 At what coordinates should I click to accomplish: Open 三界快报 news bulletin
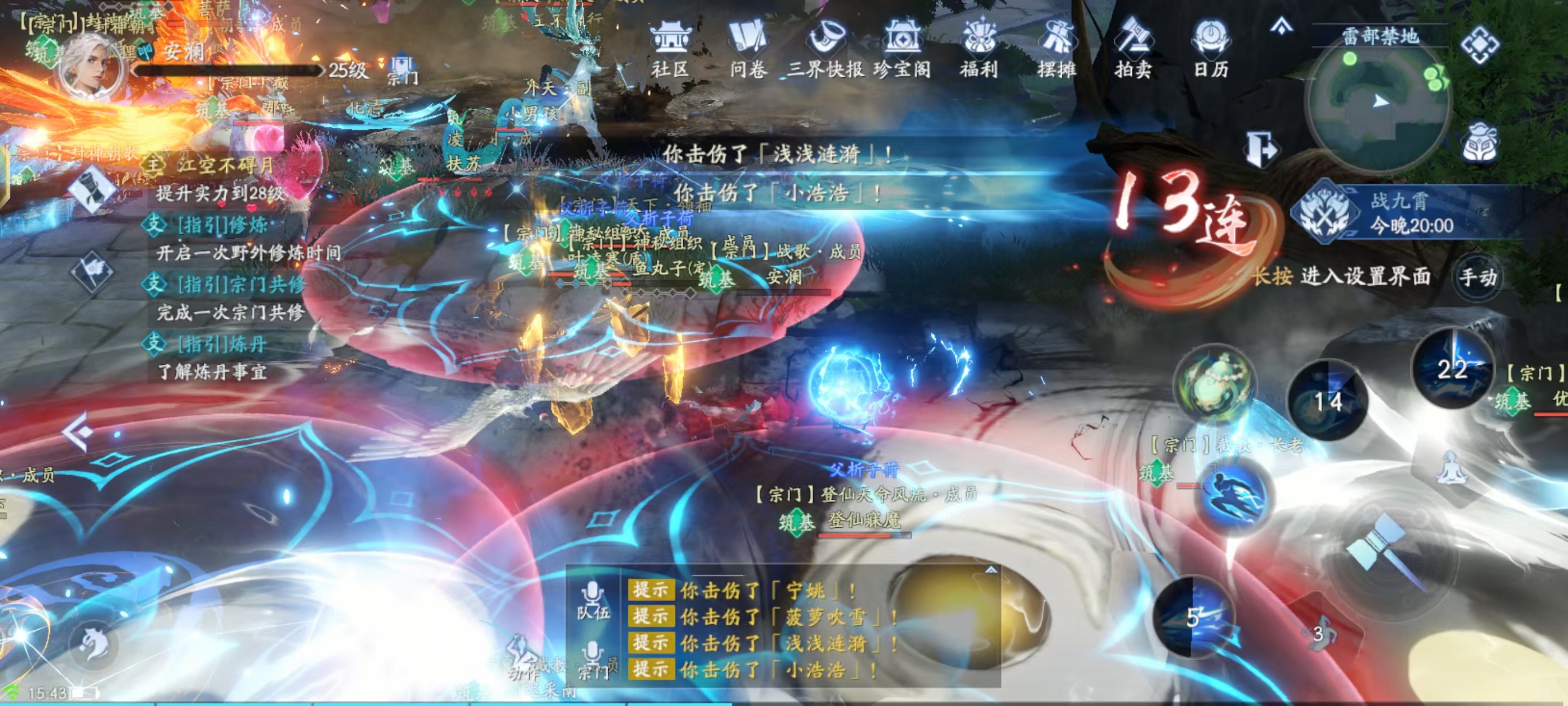(x=825, y=48)
